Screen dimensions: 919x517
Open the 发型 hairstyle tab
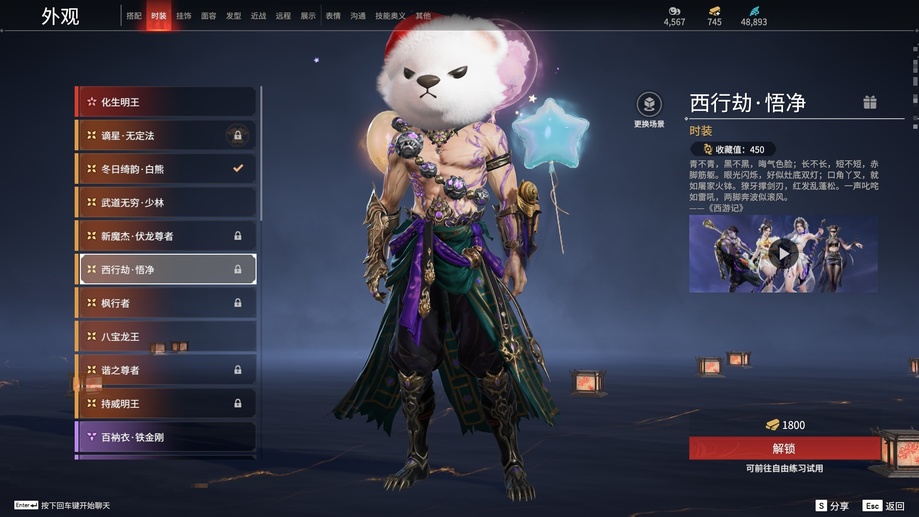pos(234,16)
